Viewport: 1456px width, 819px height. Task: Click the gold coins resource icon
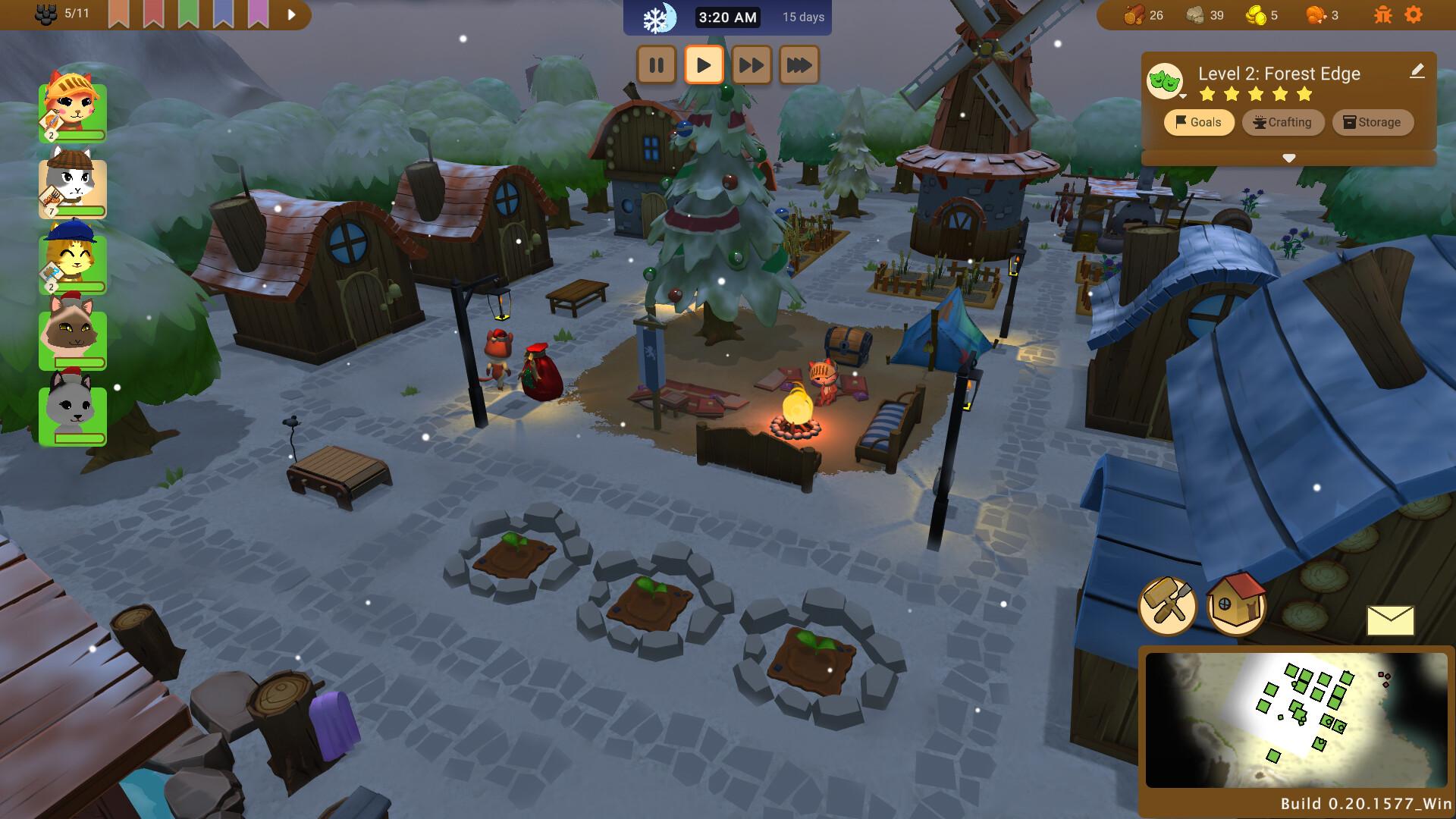[x=1258, y=13]
